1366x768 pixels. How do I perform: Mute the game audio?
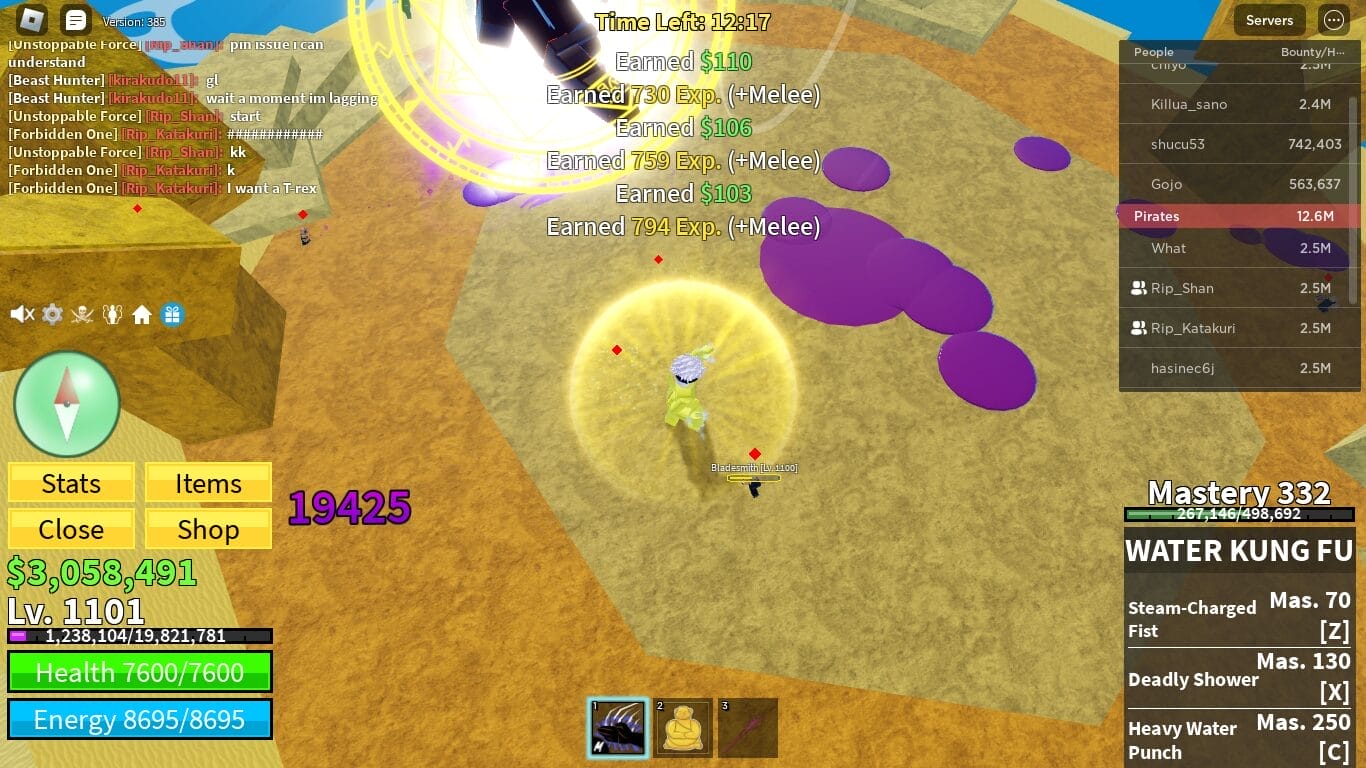pyautogui.click(x=22, y=314)
